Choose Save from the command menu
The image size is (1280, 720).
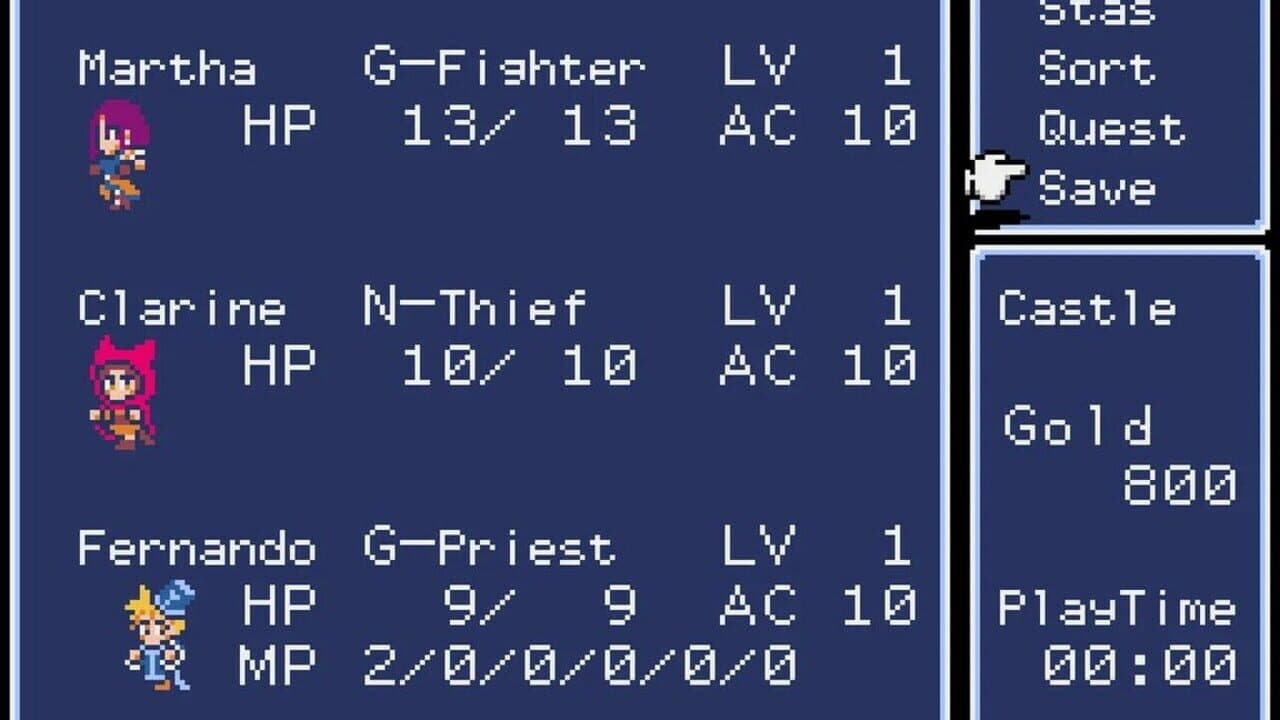(1100, 186)
